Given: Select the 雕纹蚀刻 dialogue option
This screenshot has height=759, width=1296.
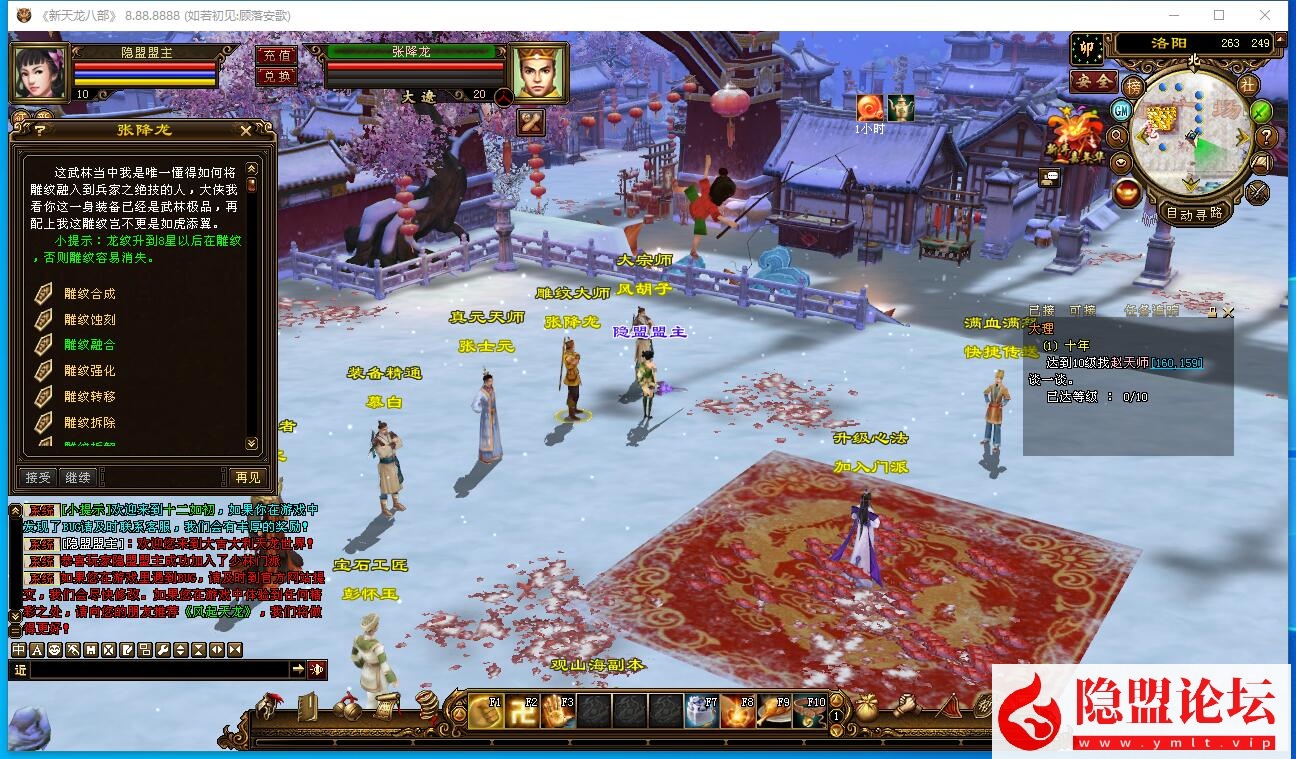Looking at the screenshot, I should (89, 319).
